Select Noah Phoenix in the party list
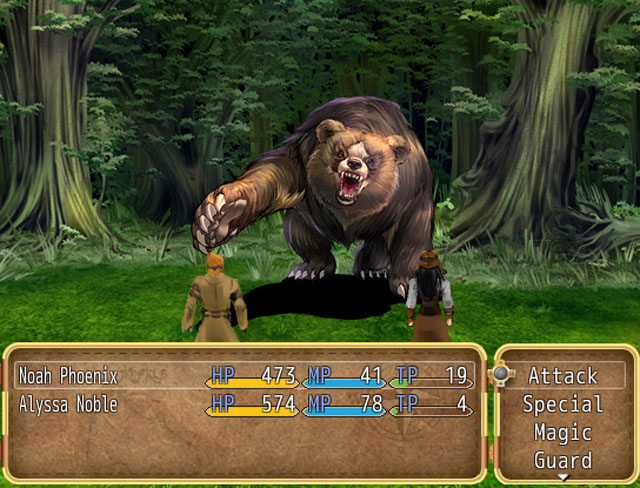640x488 pixels. pyautogui.click(x=69, y=376)
